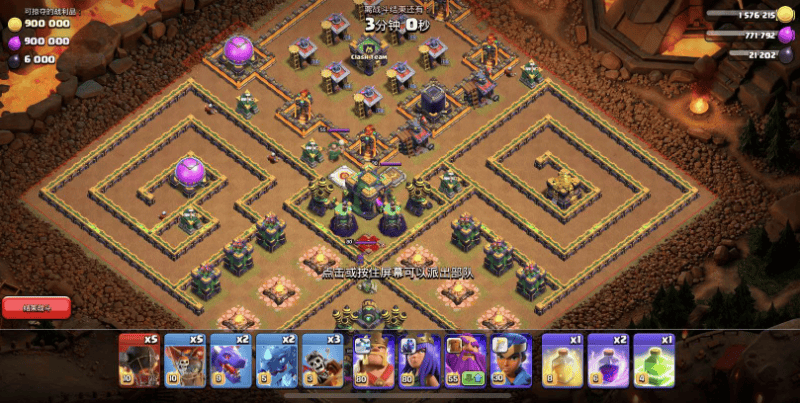This screenshot has width=800, height=403.
Task: Choose the Barbarian King hero card
Action: tap(372, 359)
